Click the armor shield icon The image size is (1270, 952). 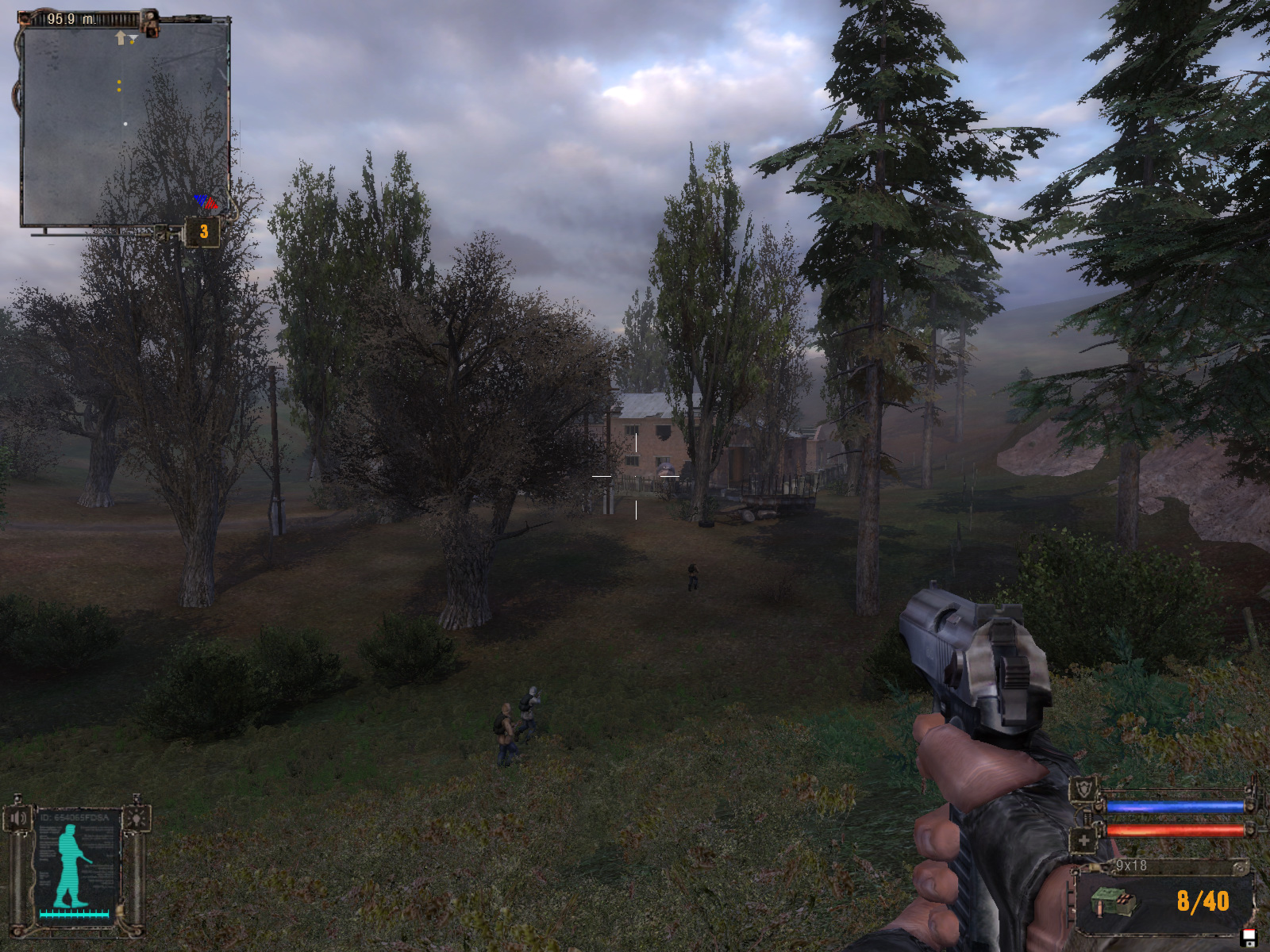1083,789
